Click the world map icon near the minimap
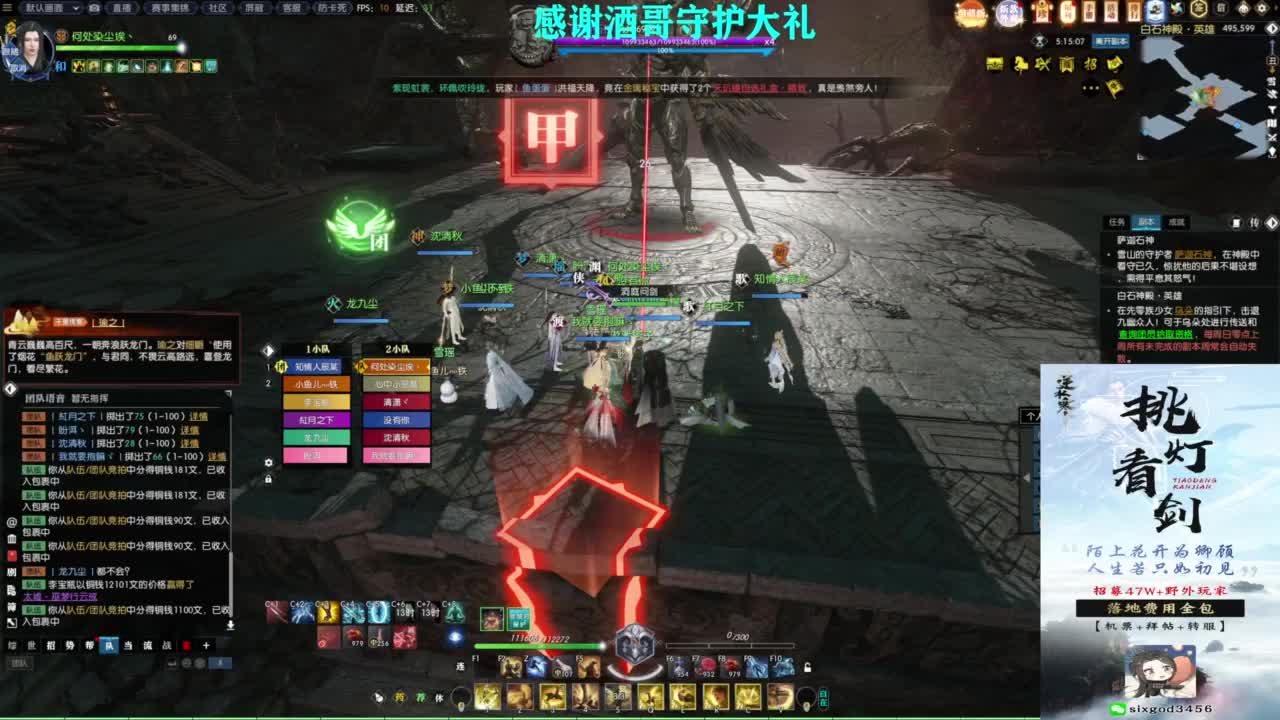Image resolution: width=1280 pixels, height=720 pixels. [x=1272, y=61]
